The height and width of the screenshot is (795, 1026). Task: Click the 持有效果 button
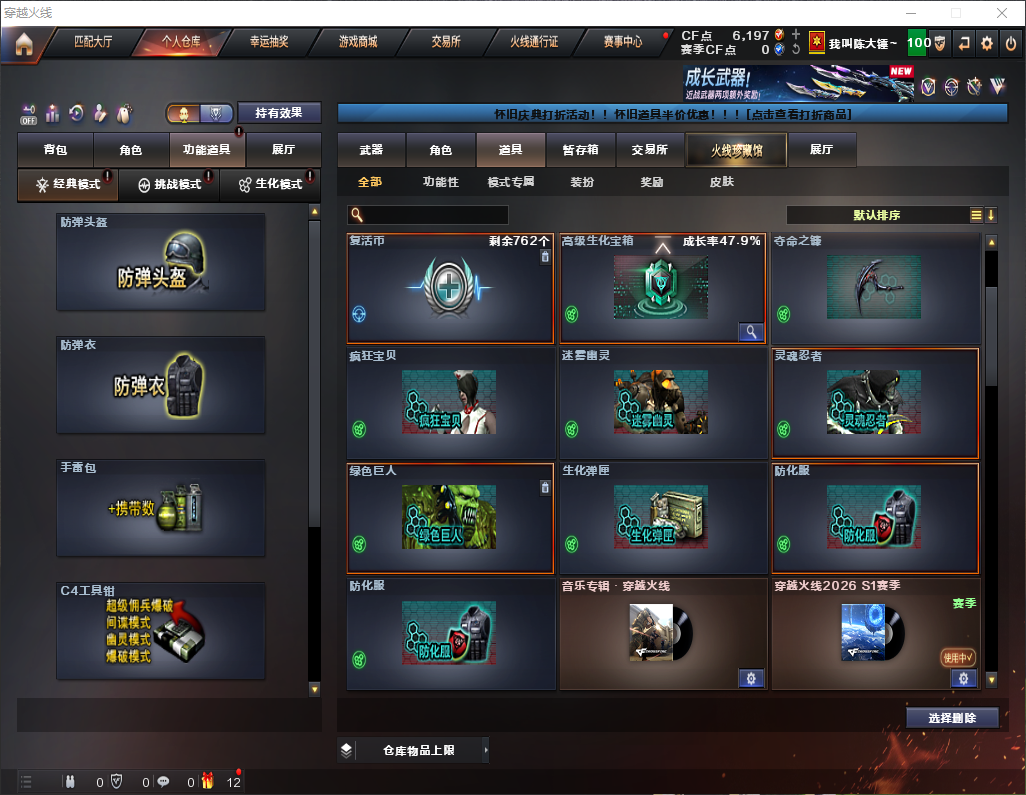click(x=279, y=113)
